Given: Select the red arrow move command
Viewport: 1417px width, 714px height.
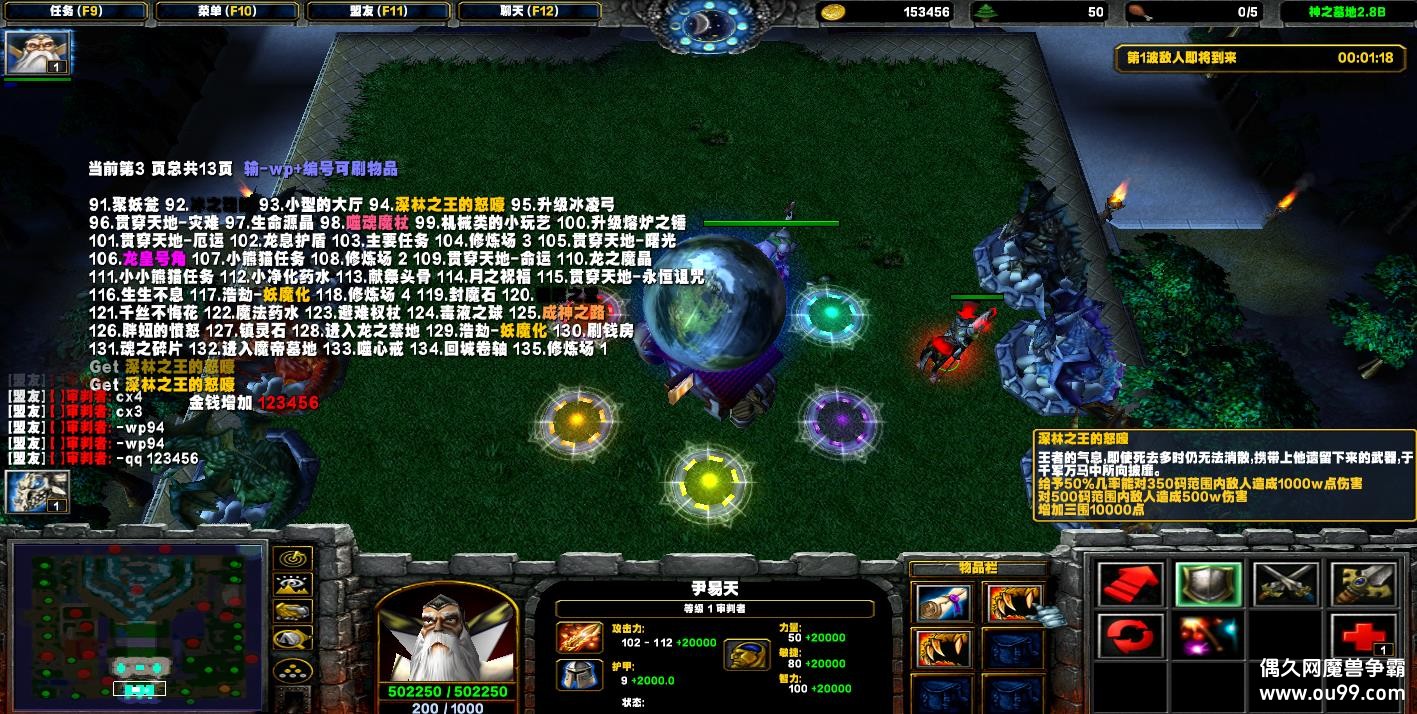Looking at the screenshot, I should tap(1130, 584).
